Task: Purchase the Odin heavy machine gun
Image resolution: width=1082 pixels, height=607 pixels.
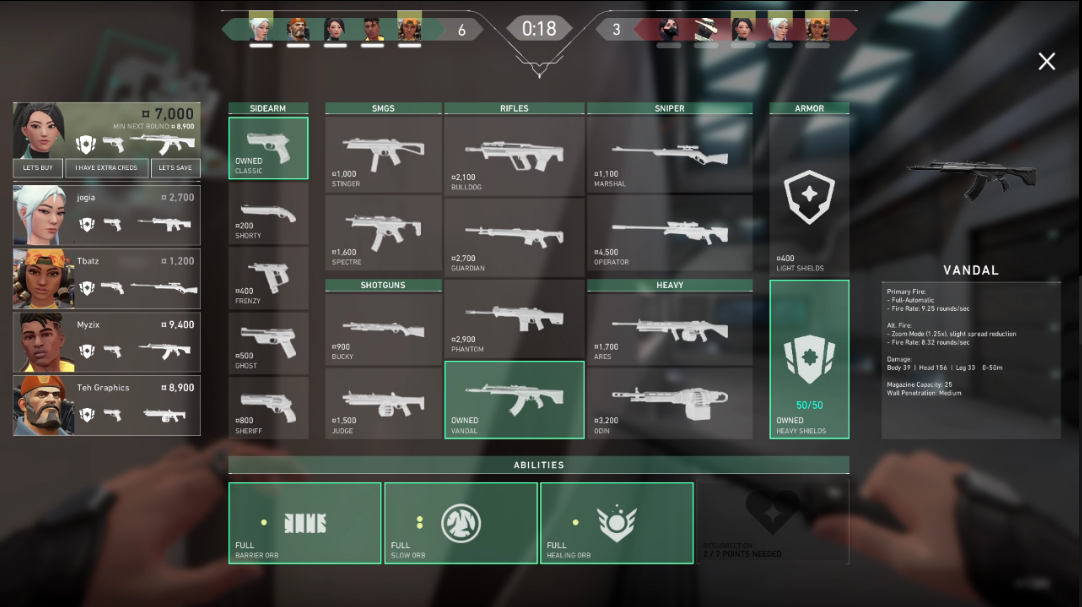Action: [669, 403]
